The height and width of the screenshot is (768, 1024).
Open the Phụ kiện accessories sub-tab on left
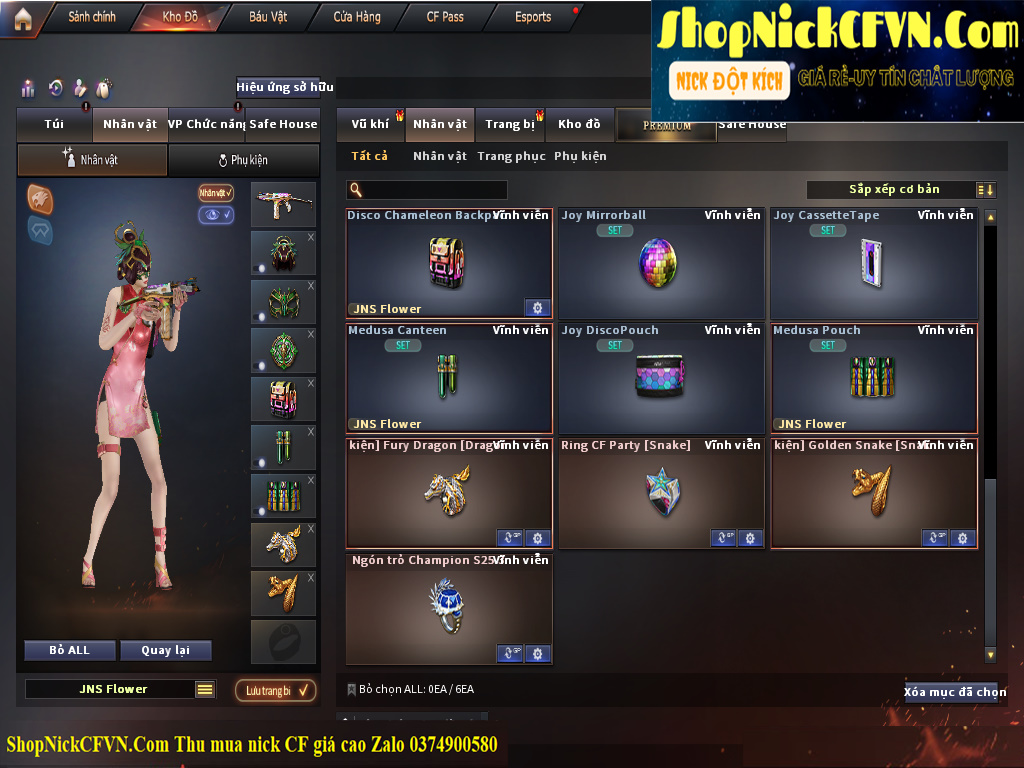(243, 160)
